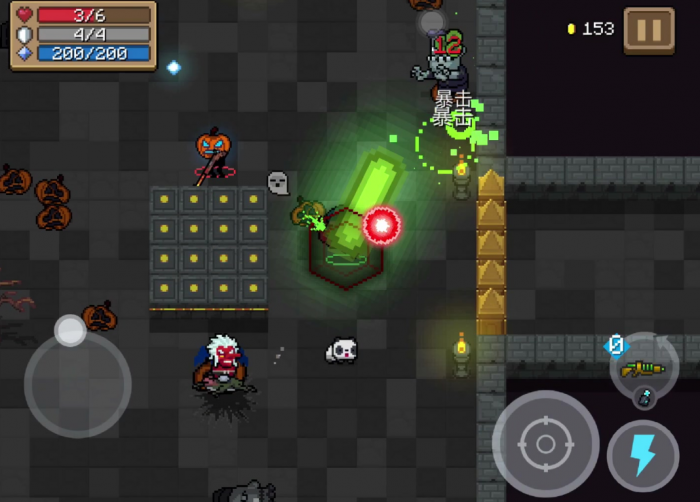This screenshot has height=502, width=700.
Task: Switch weapon using the gun icon
Action: click(642, 369)
